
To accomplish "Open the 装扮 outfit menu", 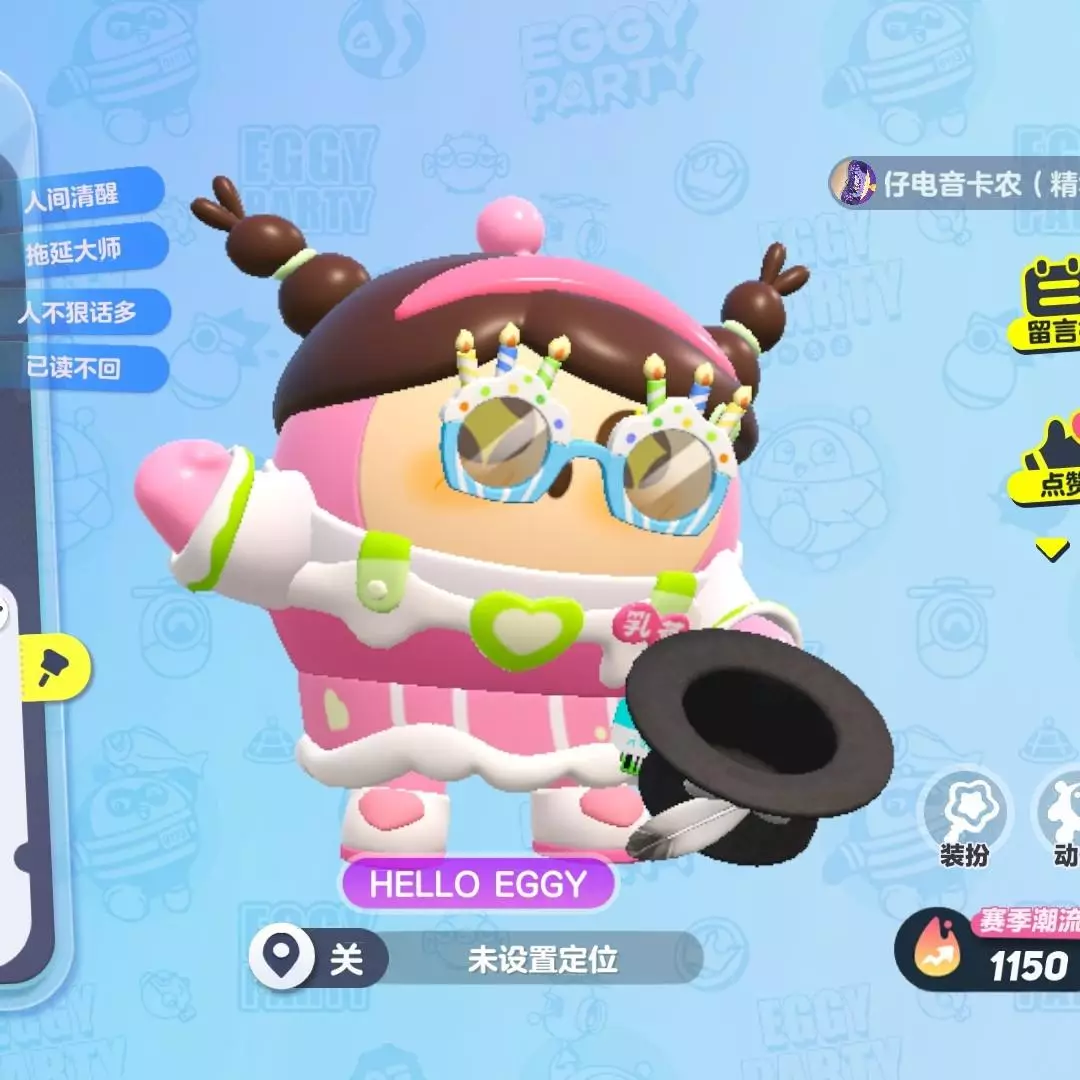I will point(964,820).
